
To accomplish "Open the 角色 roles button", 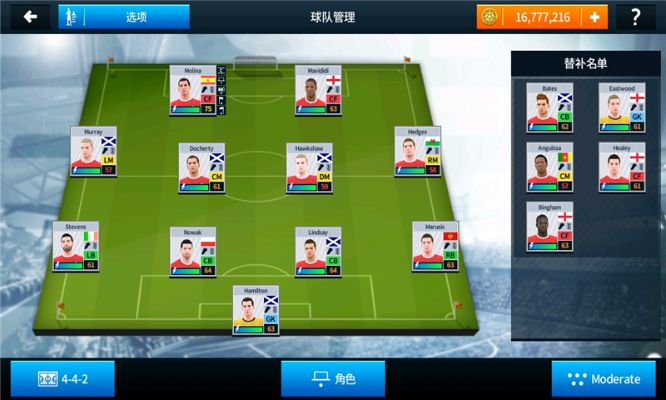I will tap(333, 379).
